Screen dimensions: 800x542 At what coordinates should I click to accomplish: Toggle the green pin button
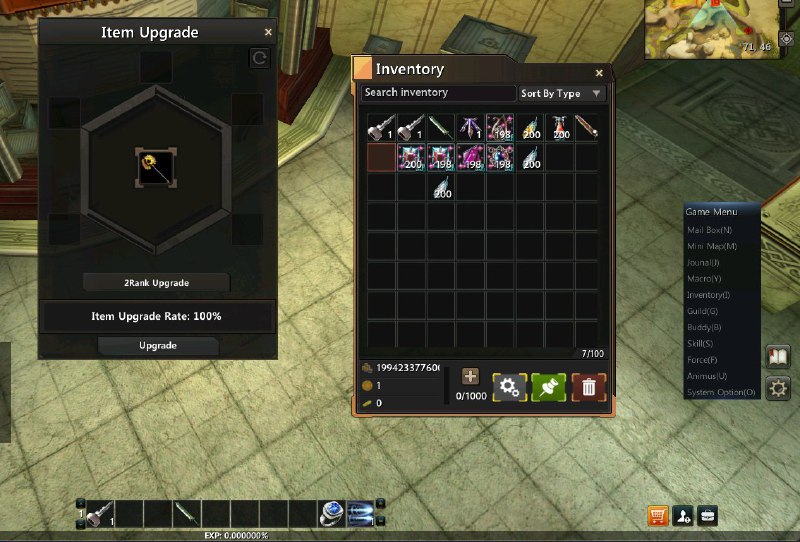tap(549, 386)
